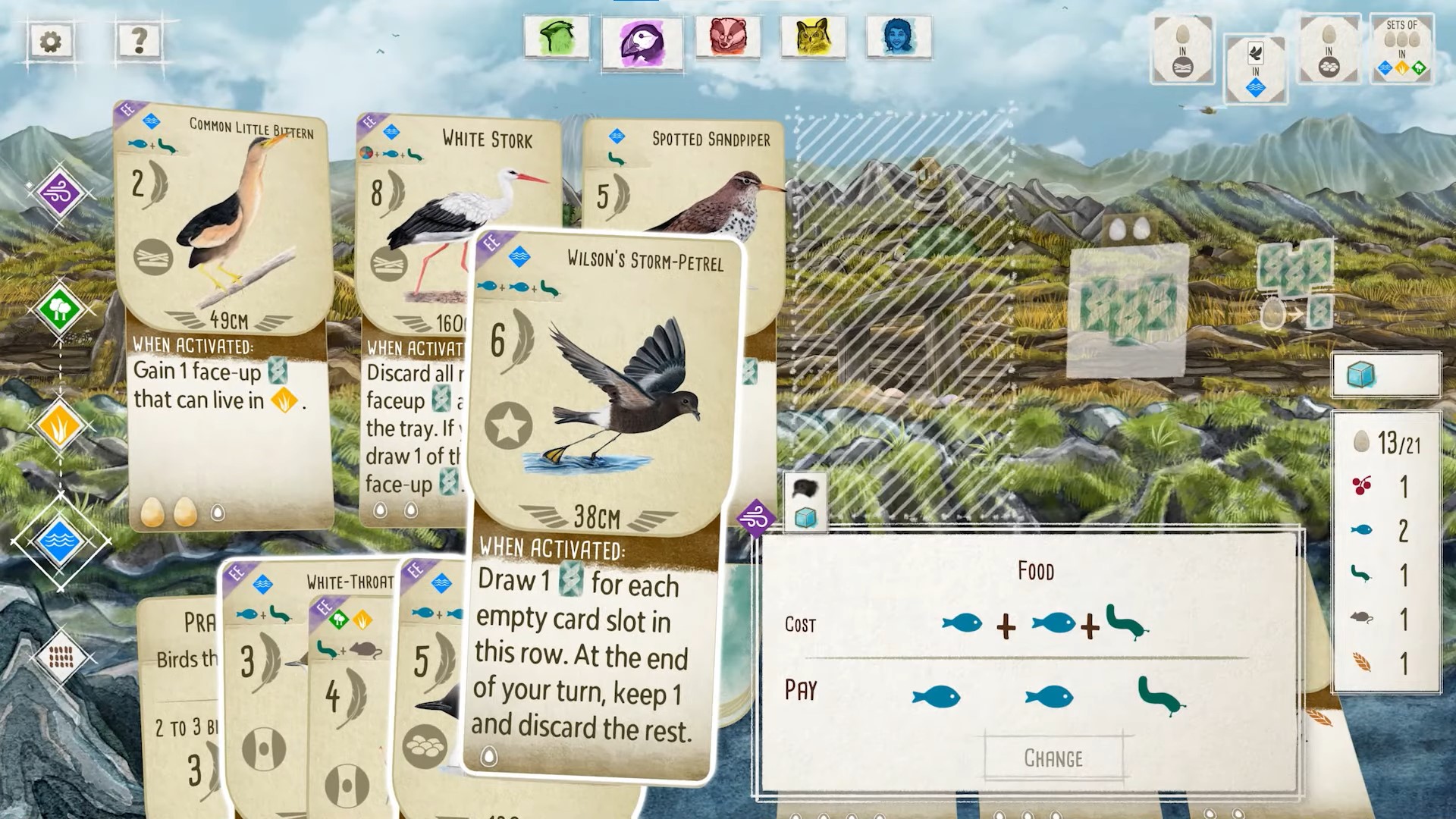Click the Change payment button

point(1053,758)
